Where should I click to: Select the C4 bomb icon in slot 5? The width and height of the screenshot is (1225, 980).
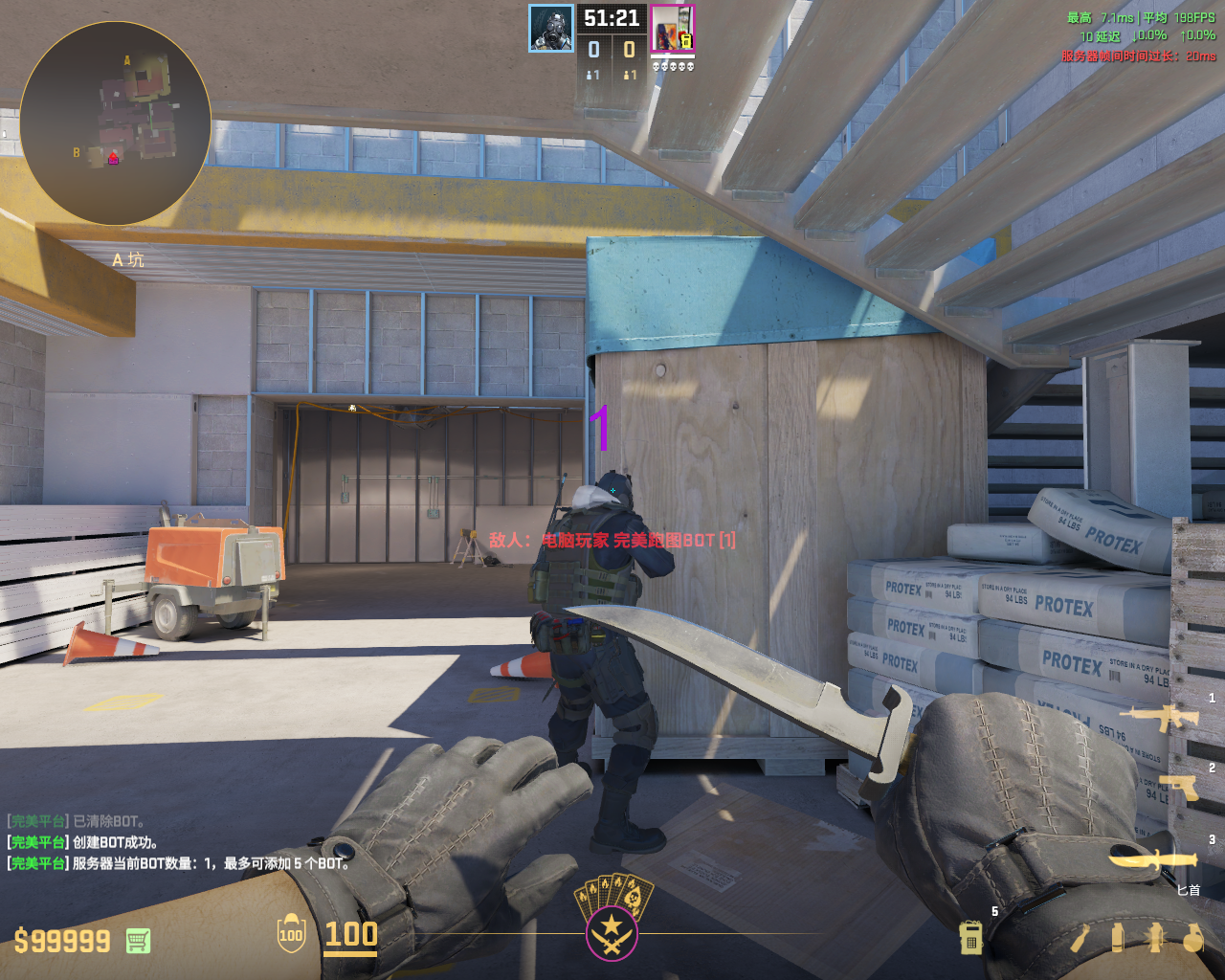pos(971,938)
